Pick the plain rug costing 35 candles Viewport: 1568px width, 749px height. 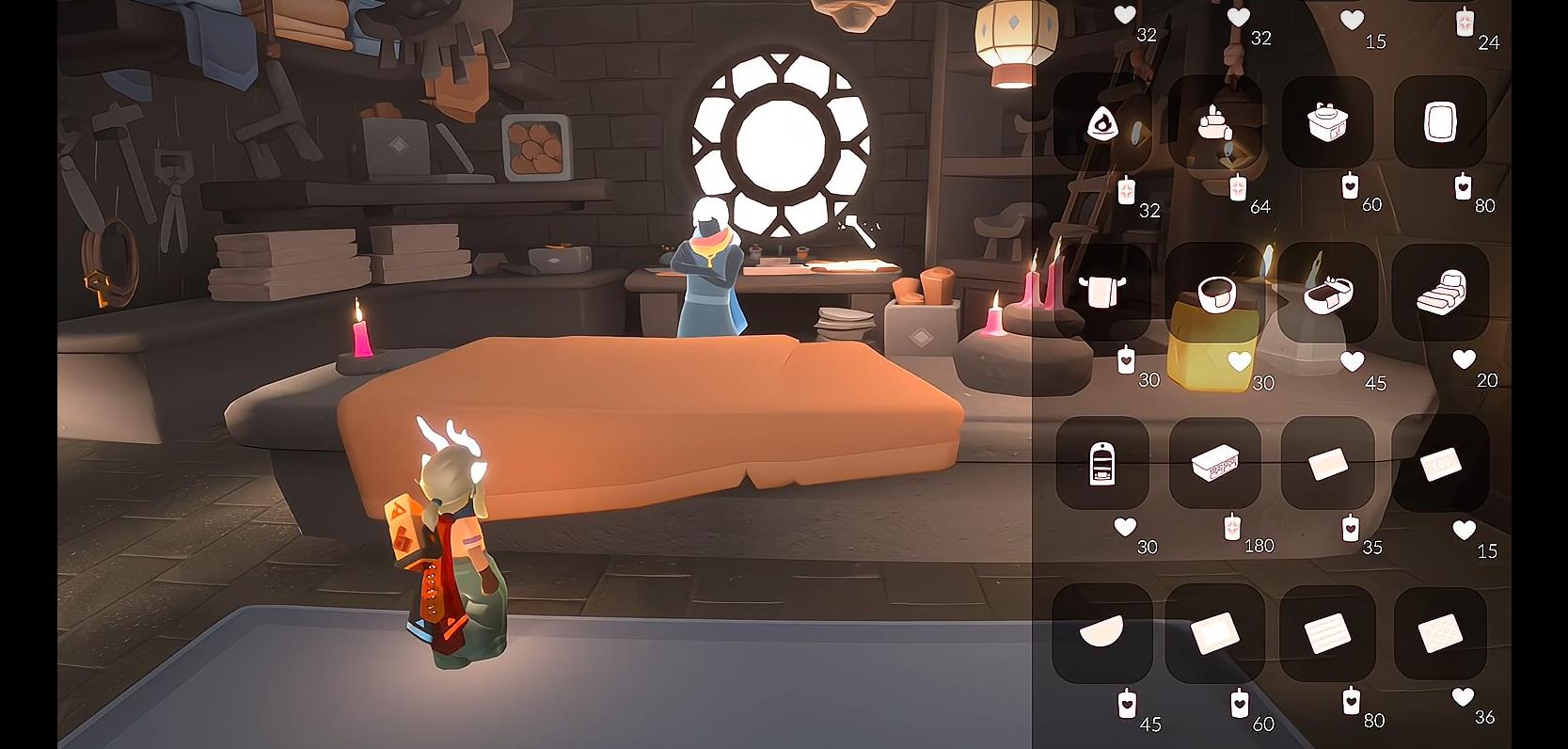pos(1327,463)
